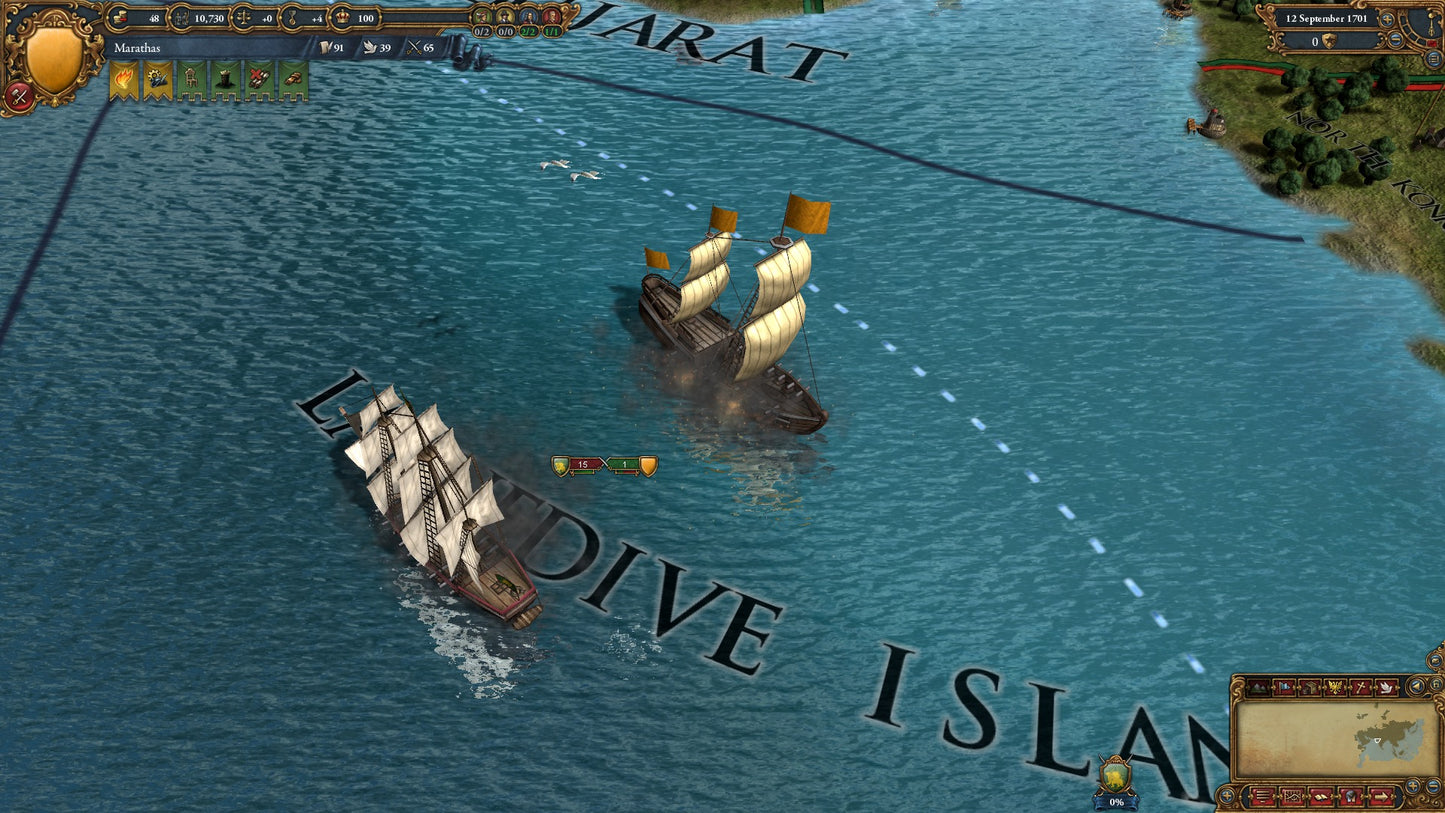Screen dimensions: 1445x813
Task: Switch to the political flag map mode
Action: pyautogui.click(x=1283, y=687)
